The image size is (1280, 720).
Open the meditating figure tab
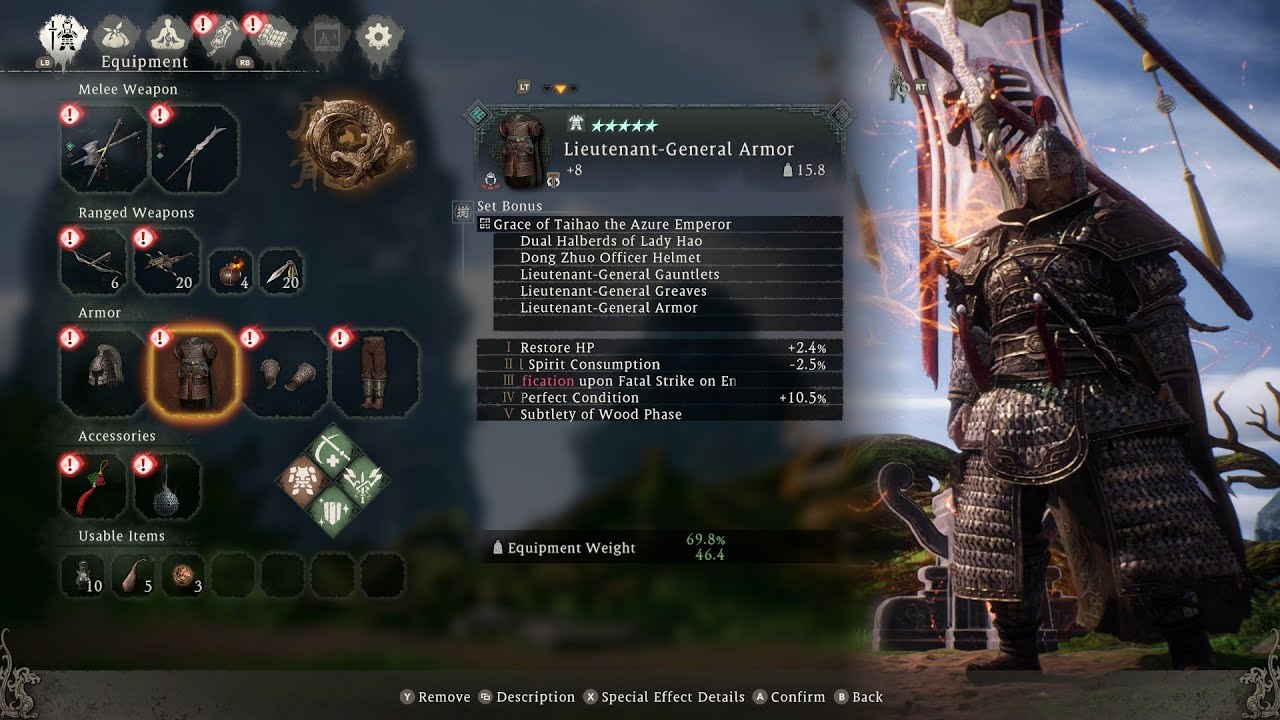click(x=170, y=38)
